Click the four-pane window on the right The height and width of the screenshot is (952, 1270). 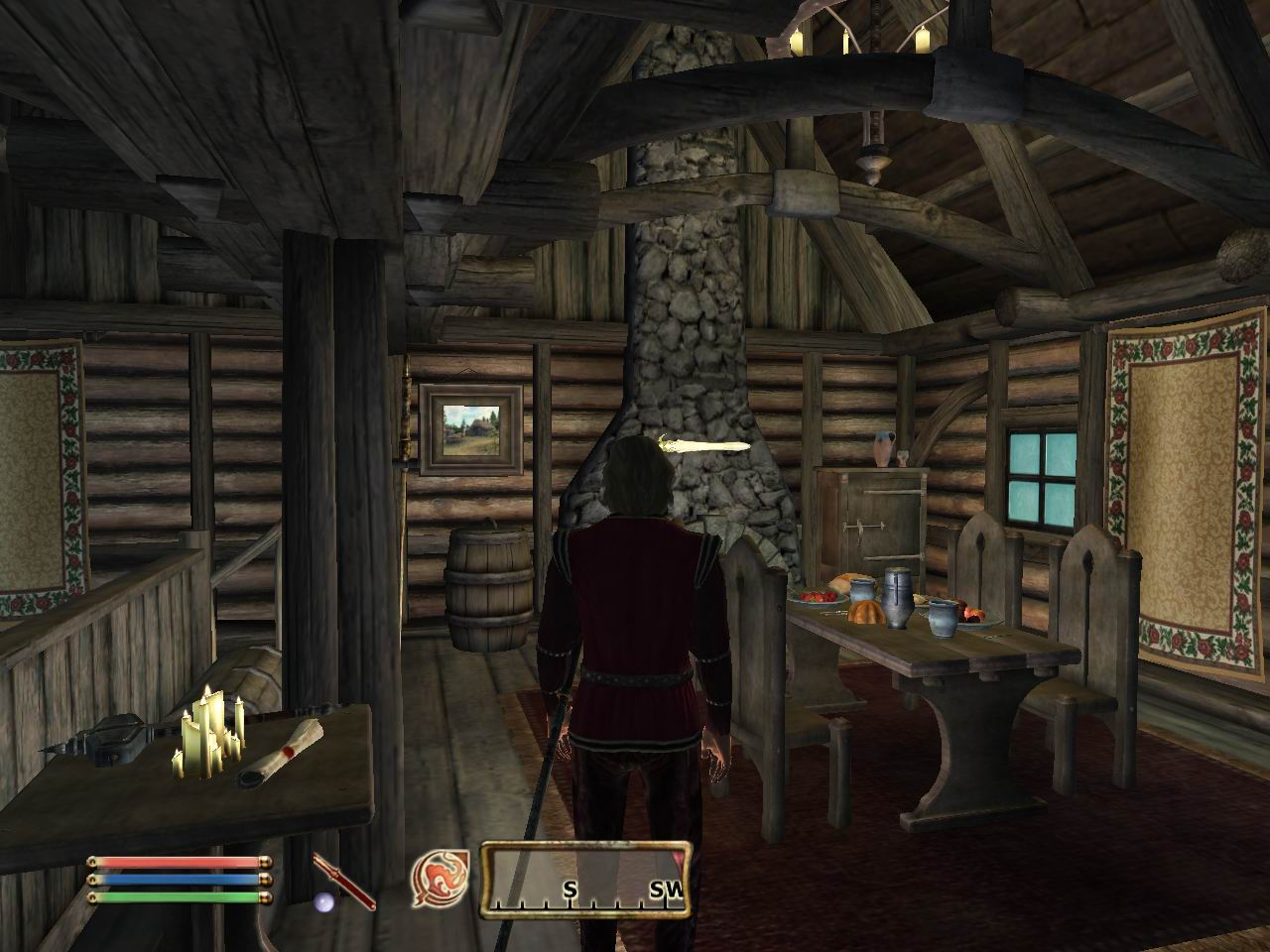1044,476
